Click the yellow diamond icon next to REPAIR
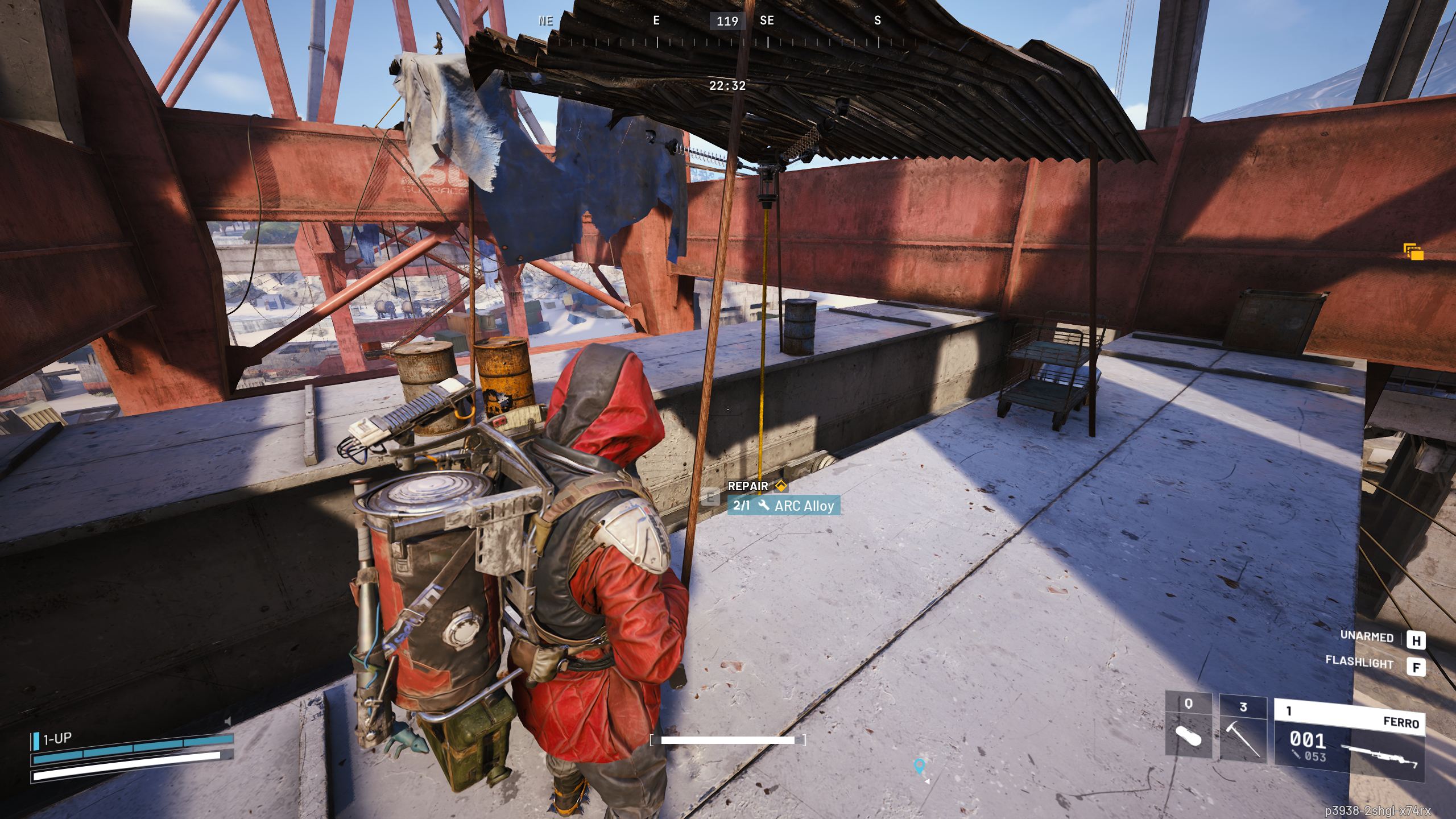The image size is (1456, 819). [x=781, y=486]
